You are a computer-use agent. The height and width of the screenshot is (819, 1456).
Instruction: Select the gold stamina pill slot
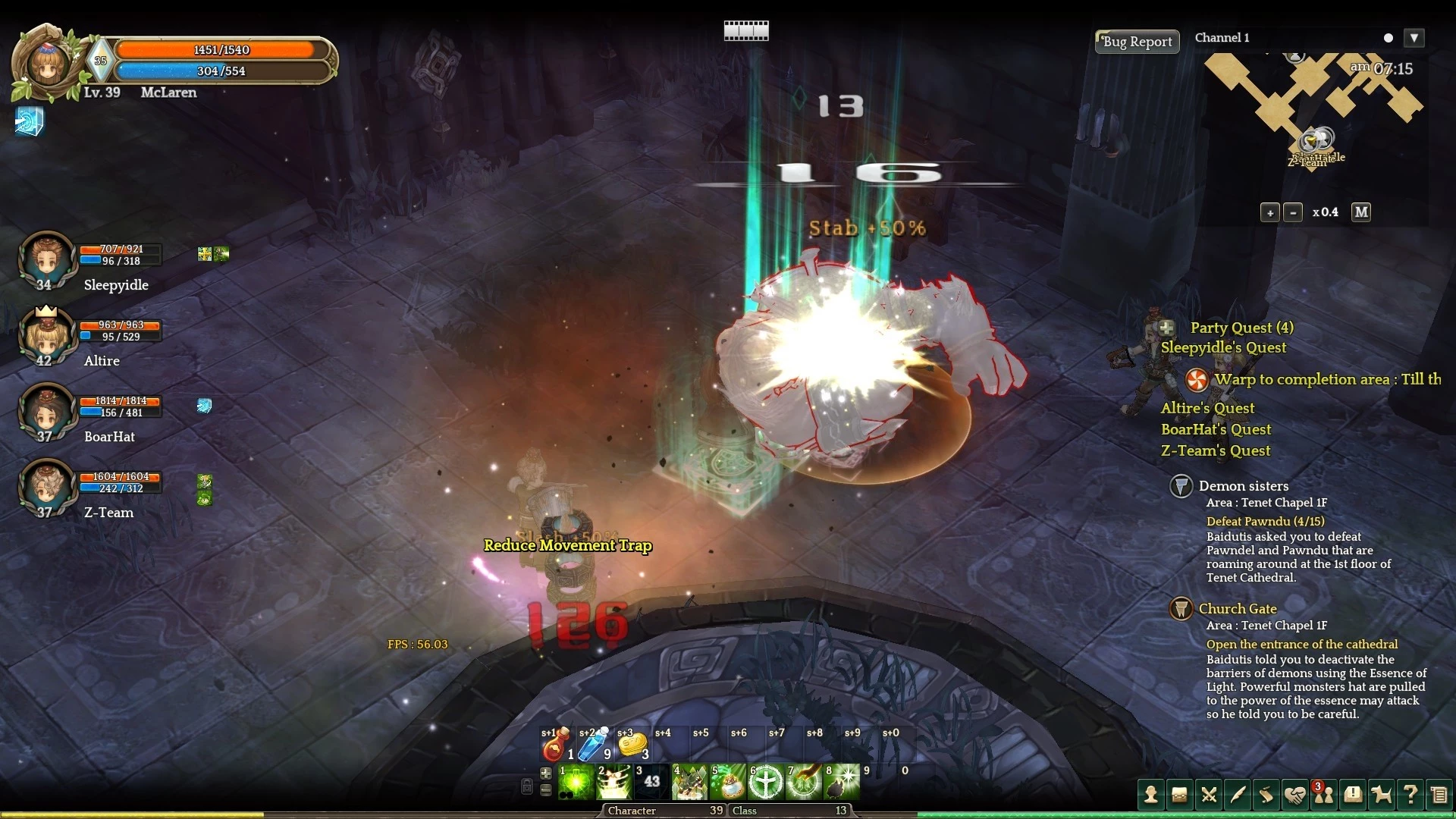[x=632, y=745]
